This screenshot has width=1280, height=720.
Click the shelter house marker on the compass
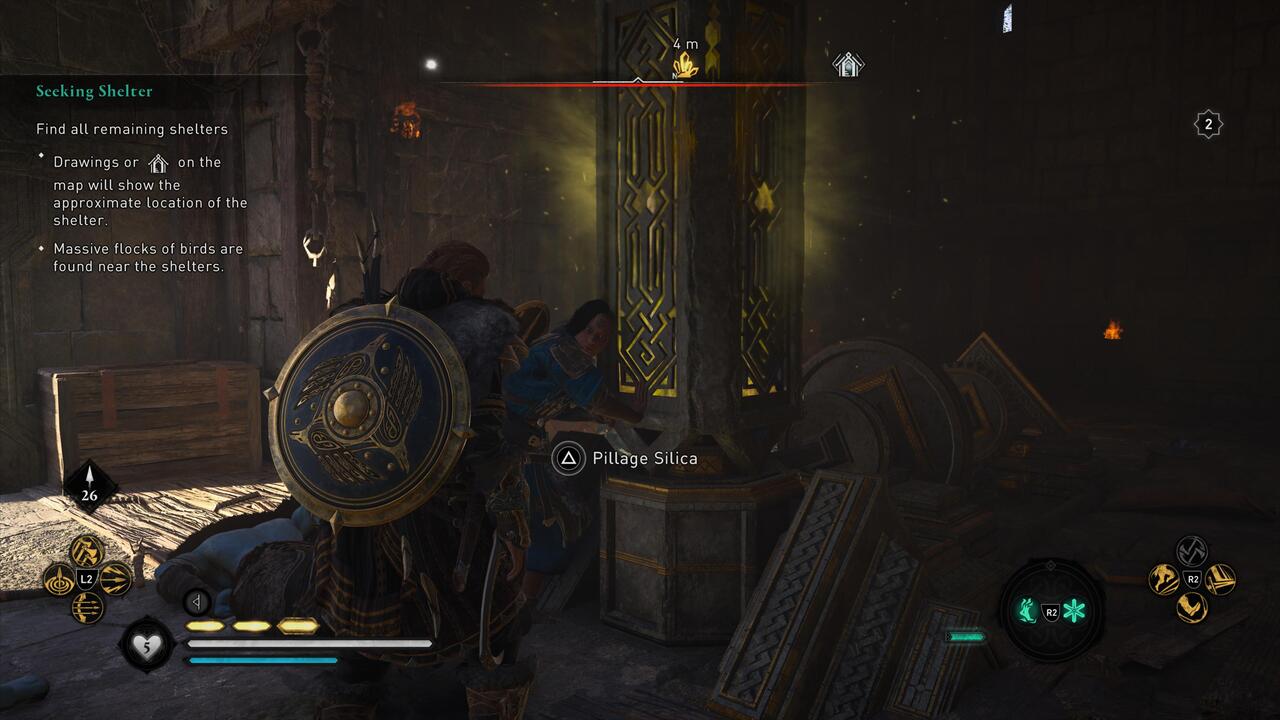848,65
